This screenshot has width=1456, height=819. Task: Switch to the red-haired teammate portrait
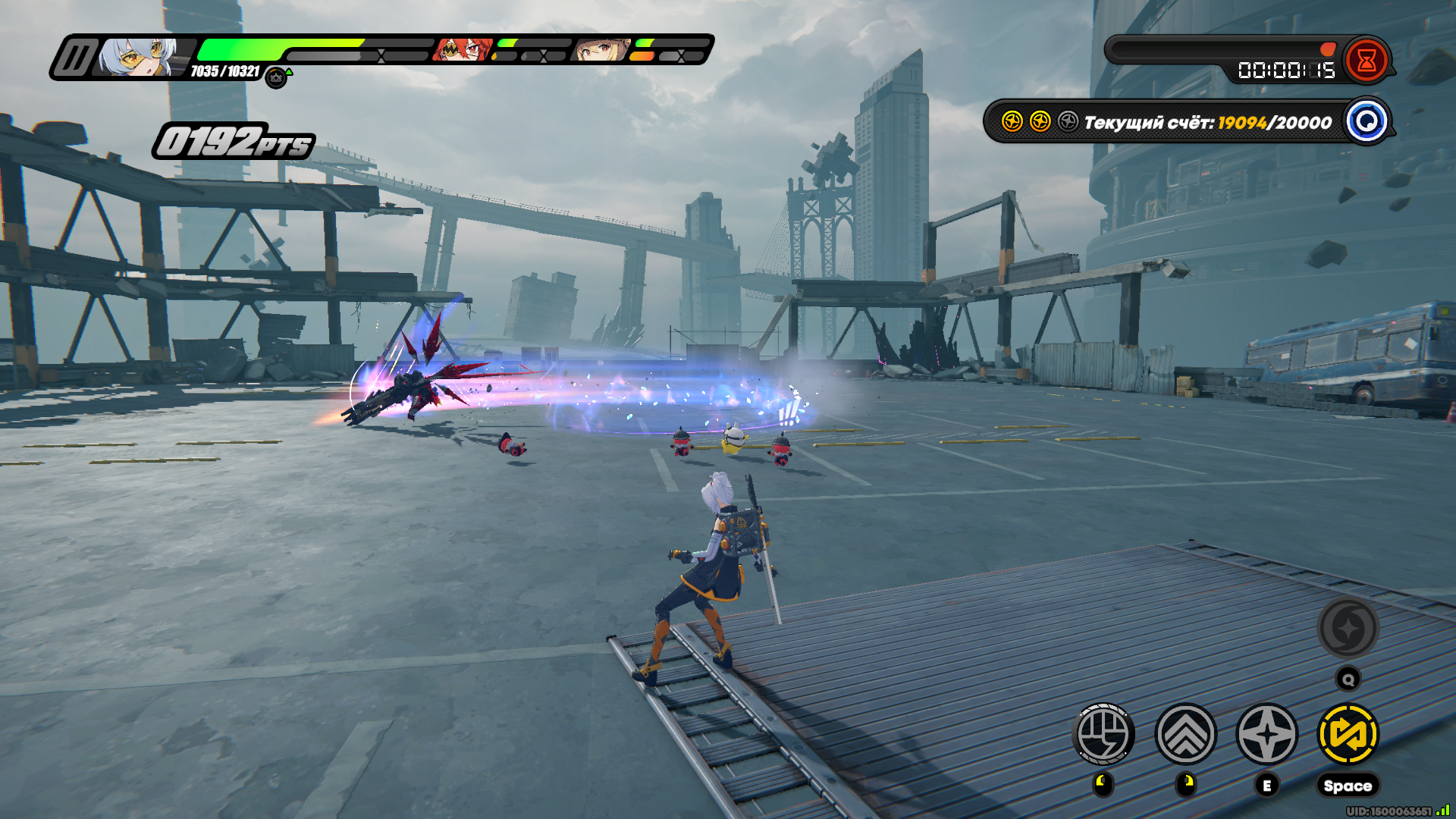pyautogui.click(x=462, y=50)
